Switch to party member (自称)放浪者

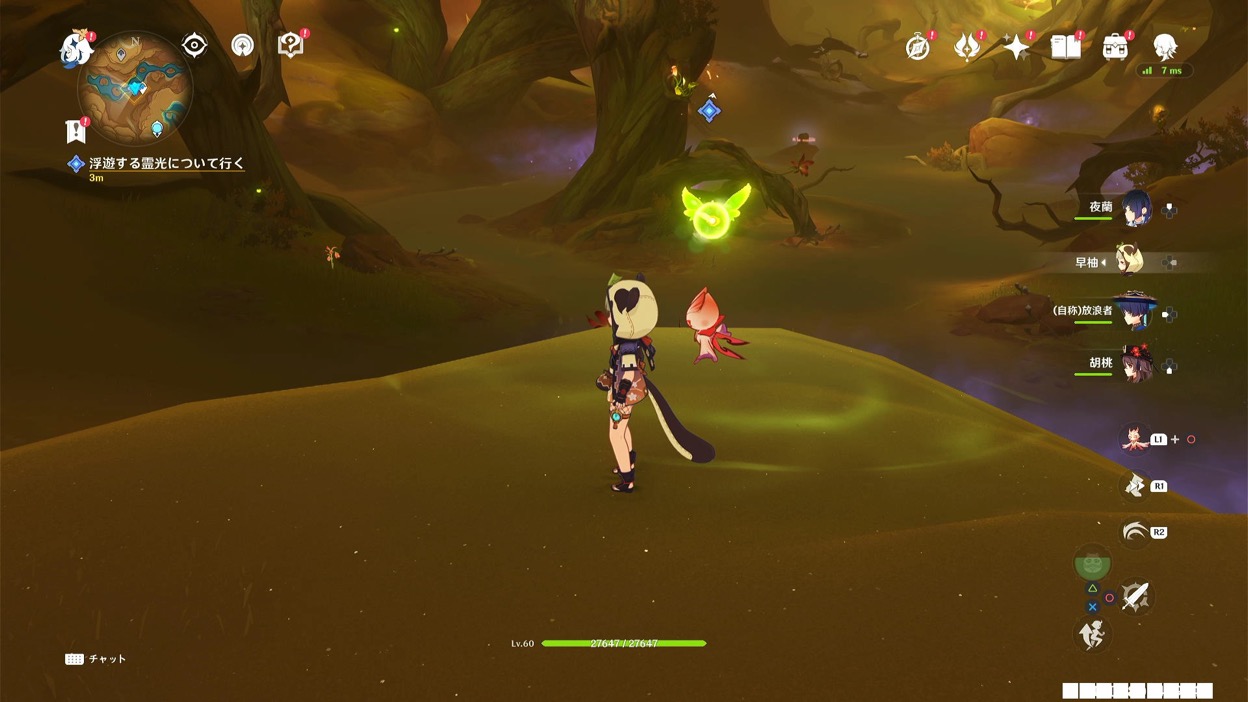point(1134,313)
